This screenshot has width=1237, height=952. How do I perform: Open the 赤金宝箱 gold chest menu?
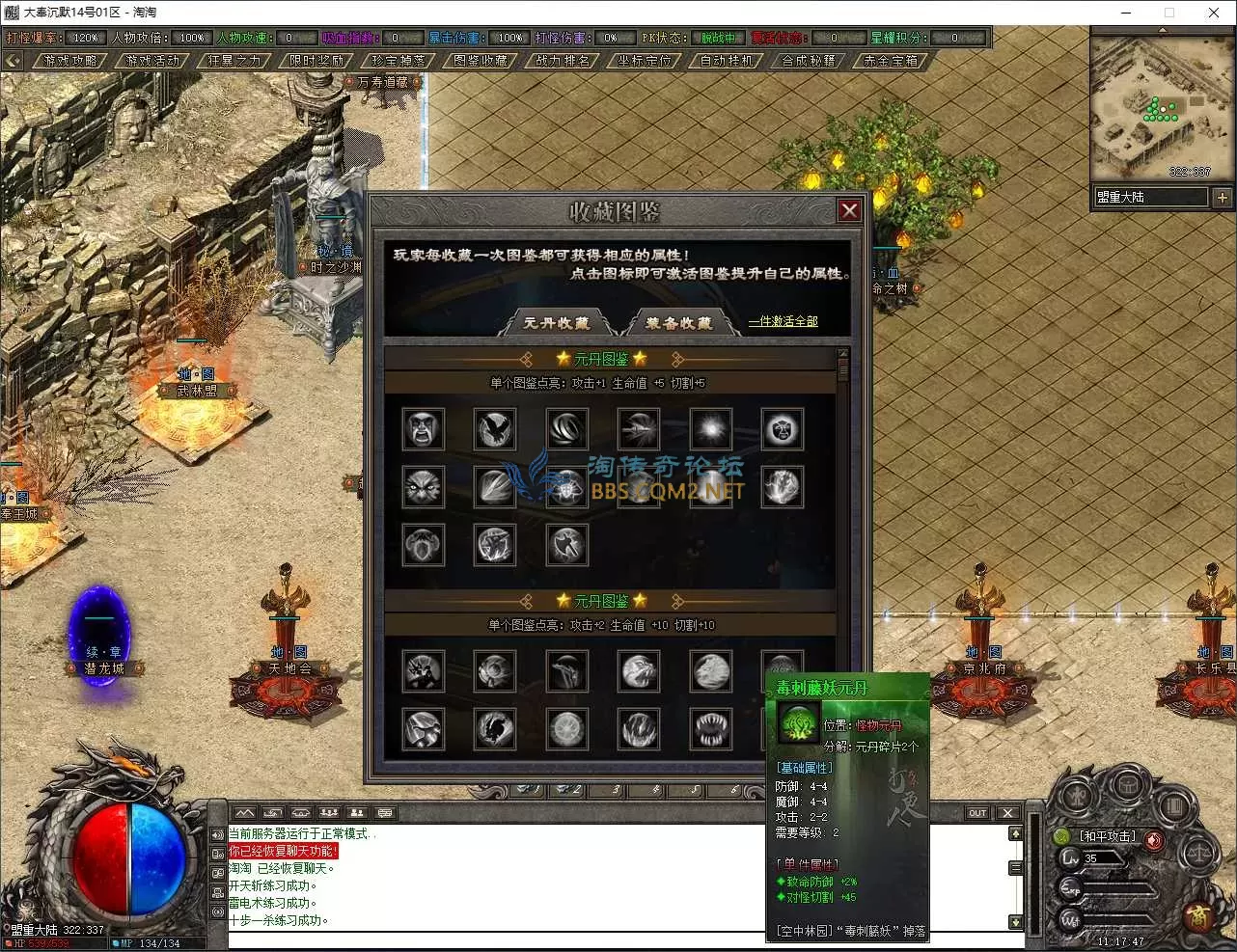click(x=891, y=60)
